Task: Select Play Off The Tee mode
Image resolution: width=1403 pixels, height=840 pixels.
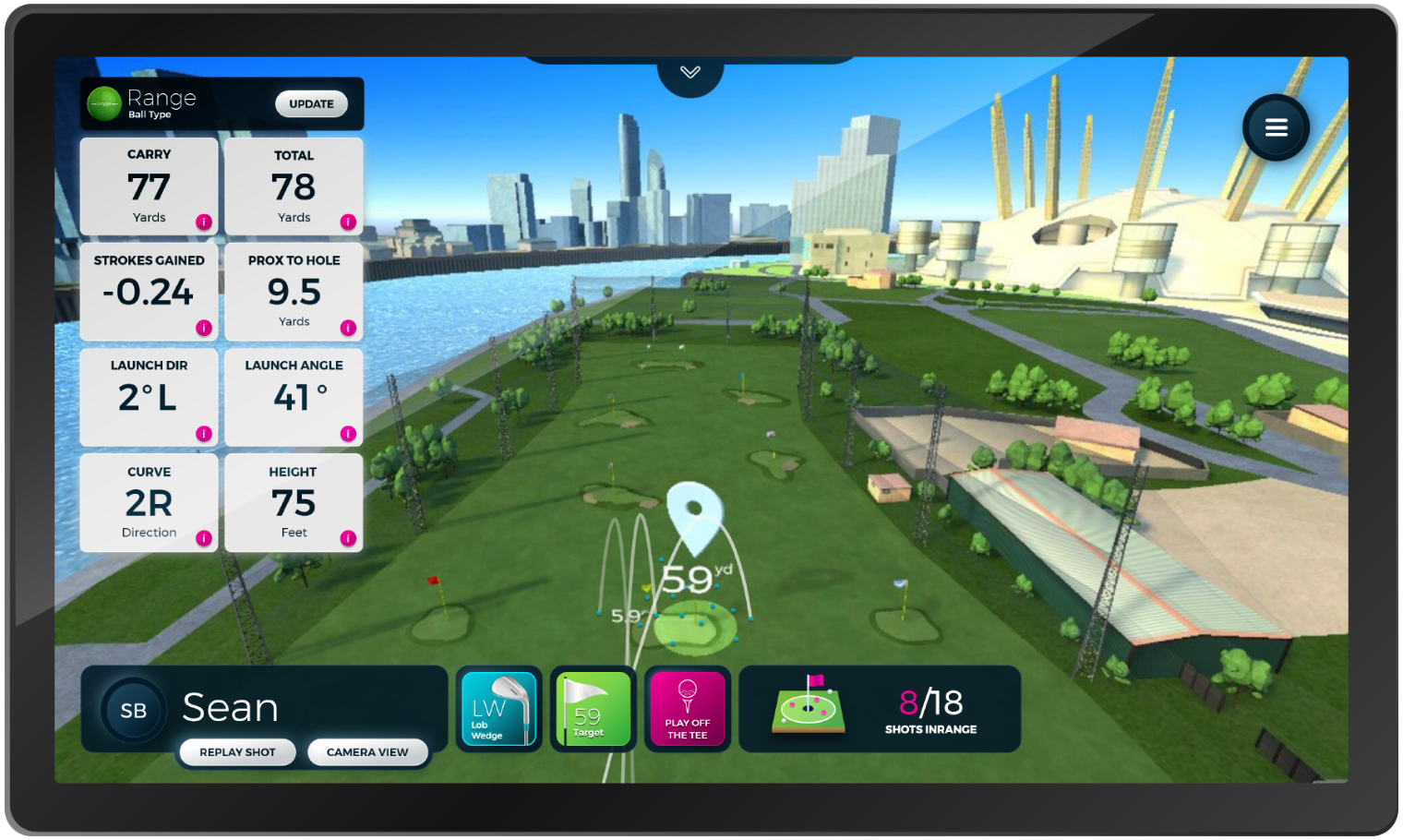Action: click(x=688, y=709)
